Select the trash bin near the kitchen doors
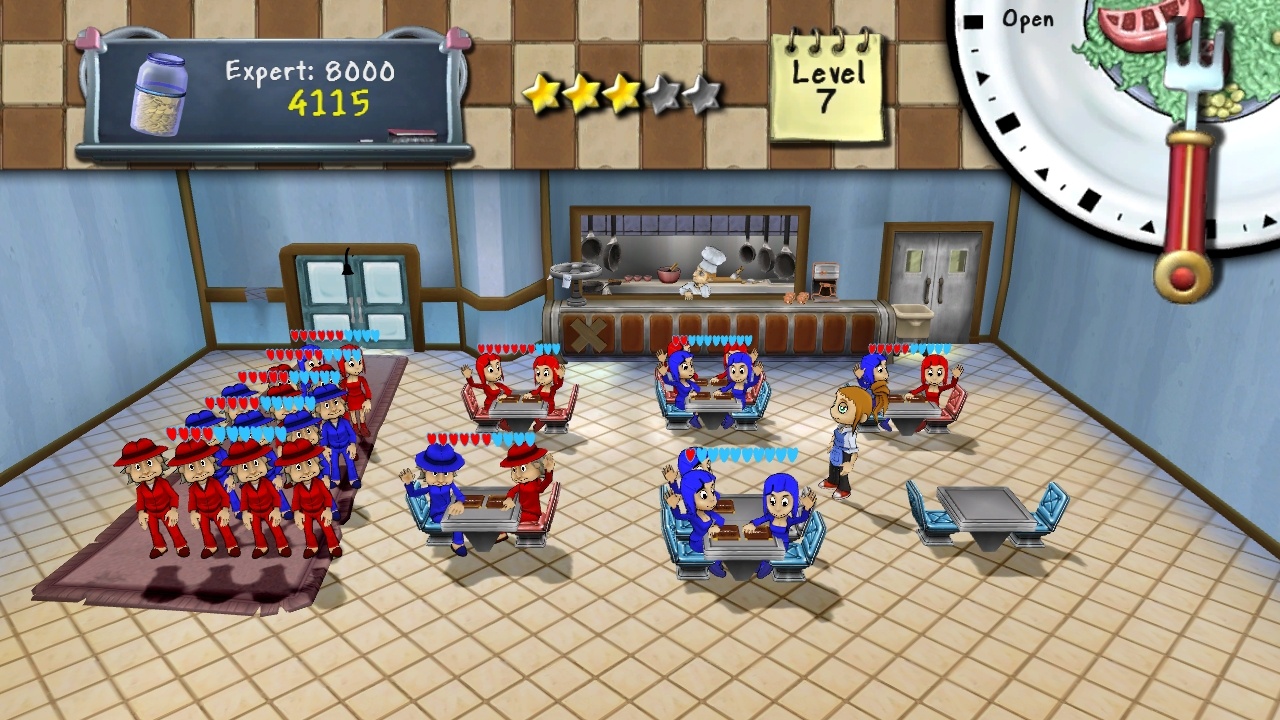The height and width of the screenshot is (720, 1280). [916, 320]
